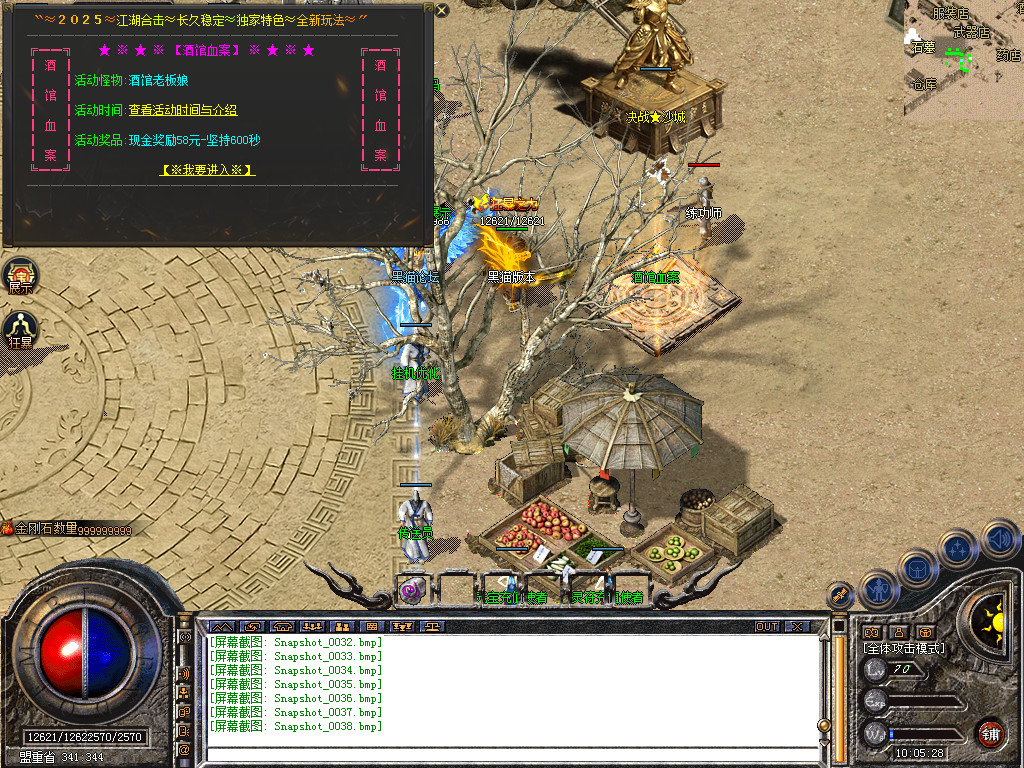Viewport: 1024px width, 768px height.
Task: Open the character equipment round button
Action: 879,590
